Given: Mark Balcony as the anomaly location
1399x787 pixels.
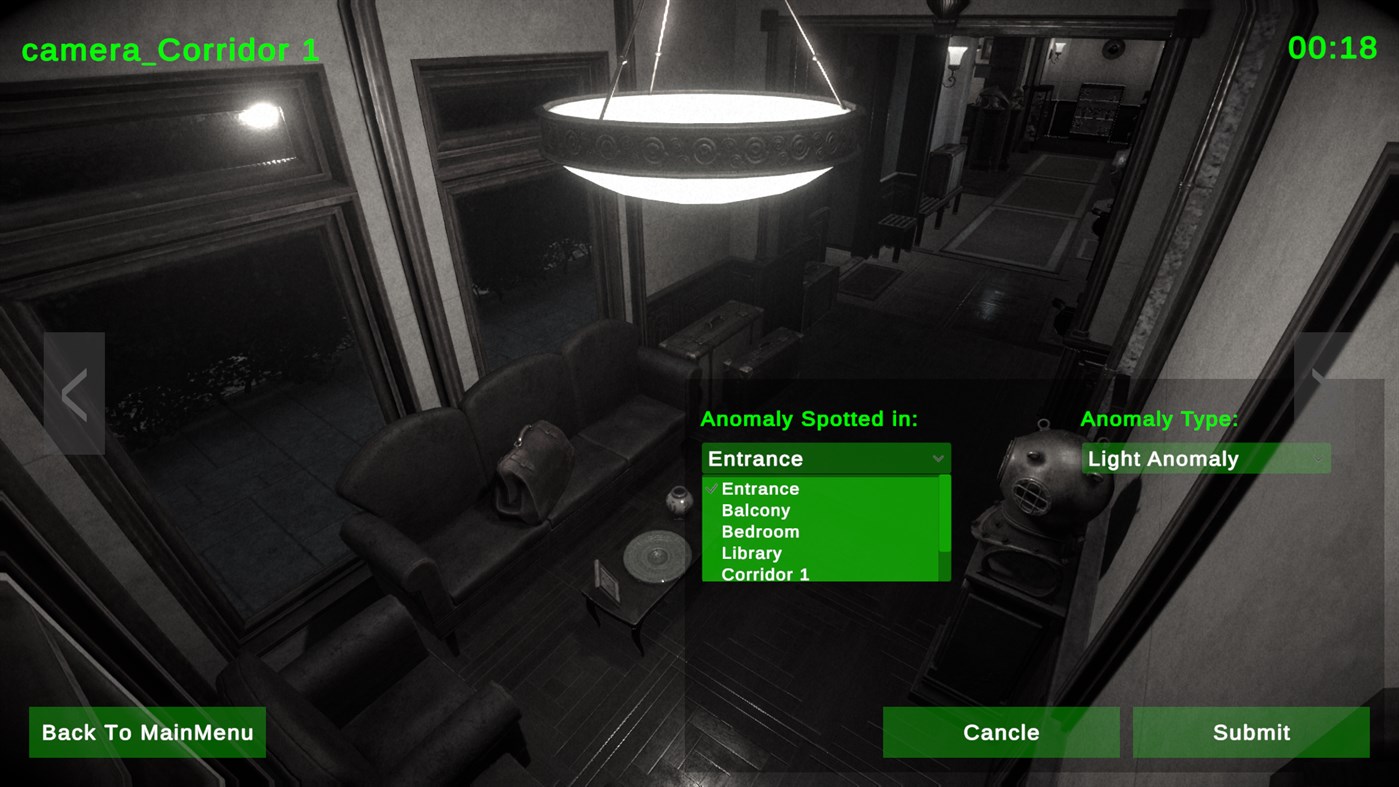Looking at the screenshot, I should pyautogui.click(x=757, y=510).
